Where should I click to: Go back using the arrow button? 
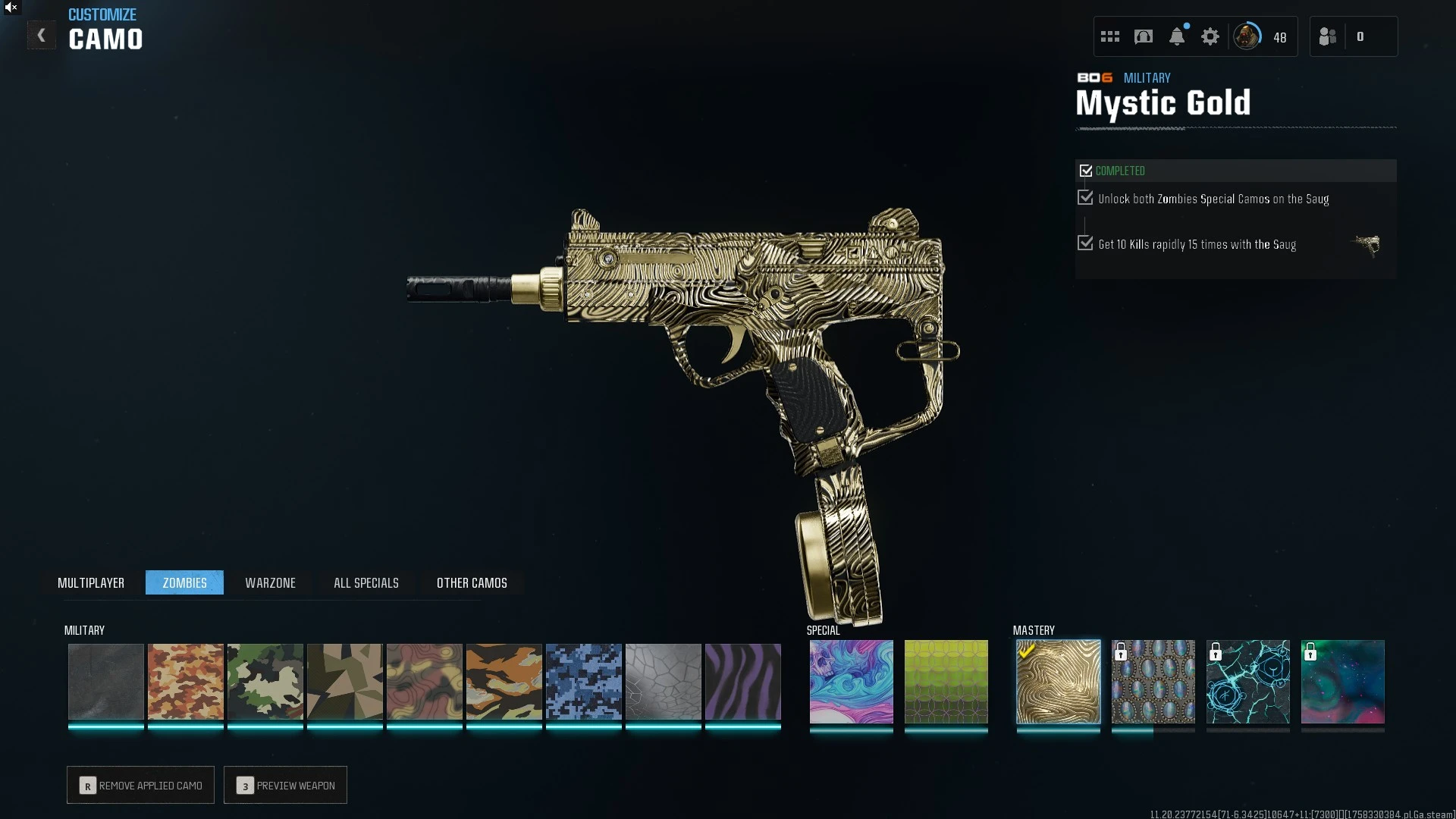coord(42,36)
